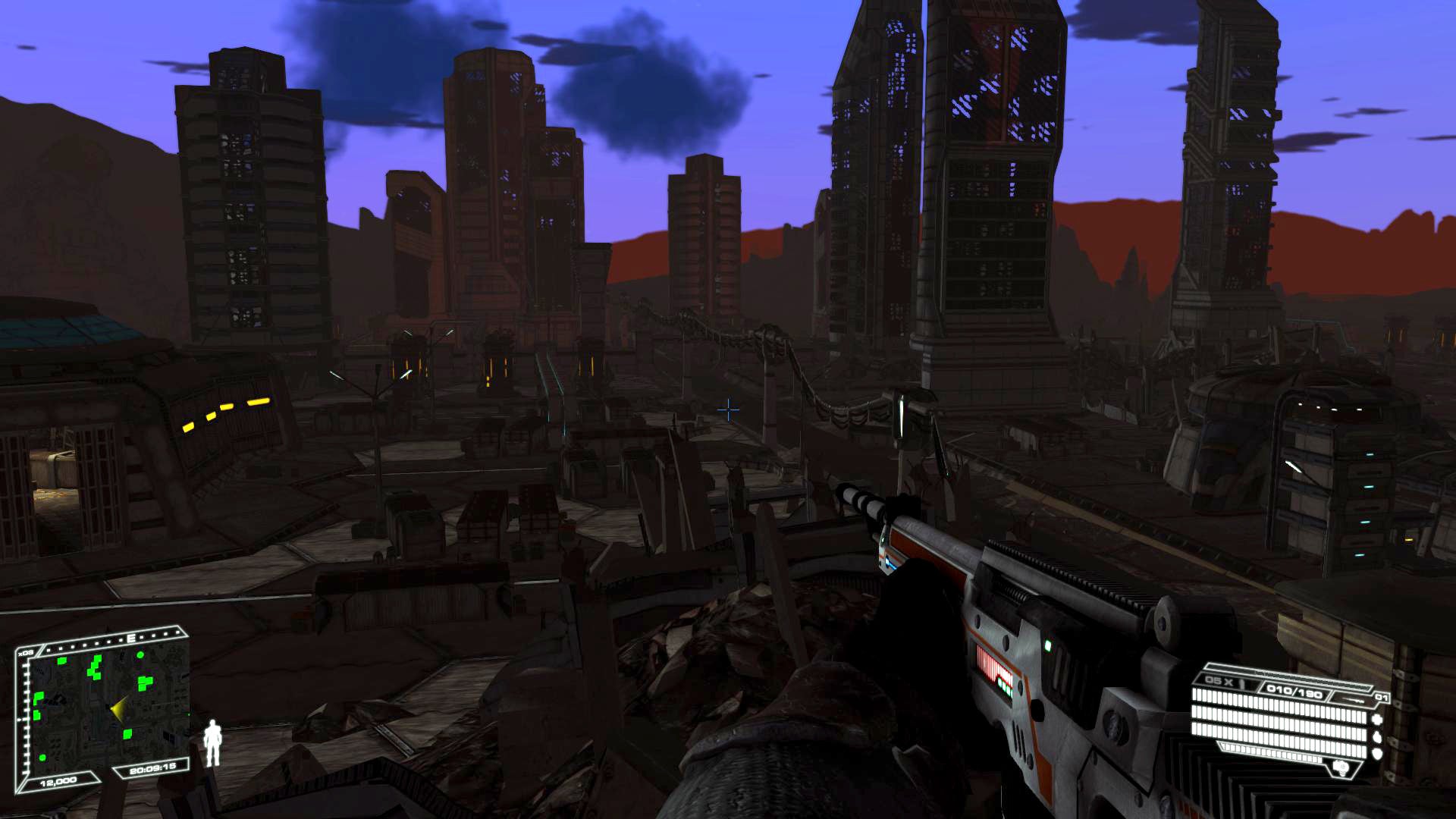Image resolution: width=1456 pixels, height=819 pixels.
Task: Click the medical cross health icon
Action: pyautogui.click(x=1376, y=718)
